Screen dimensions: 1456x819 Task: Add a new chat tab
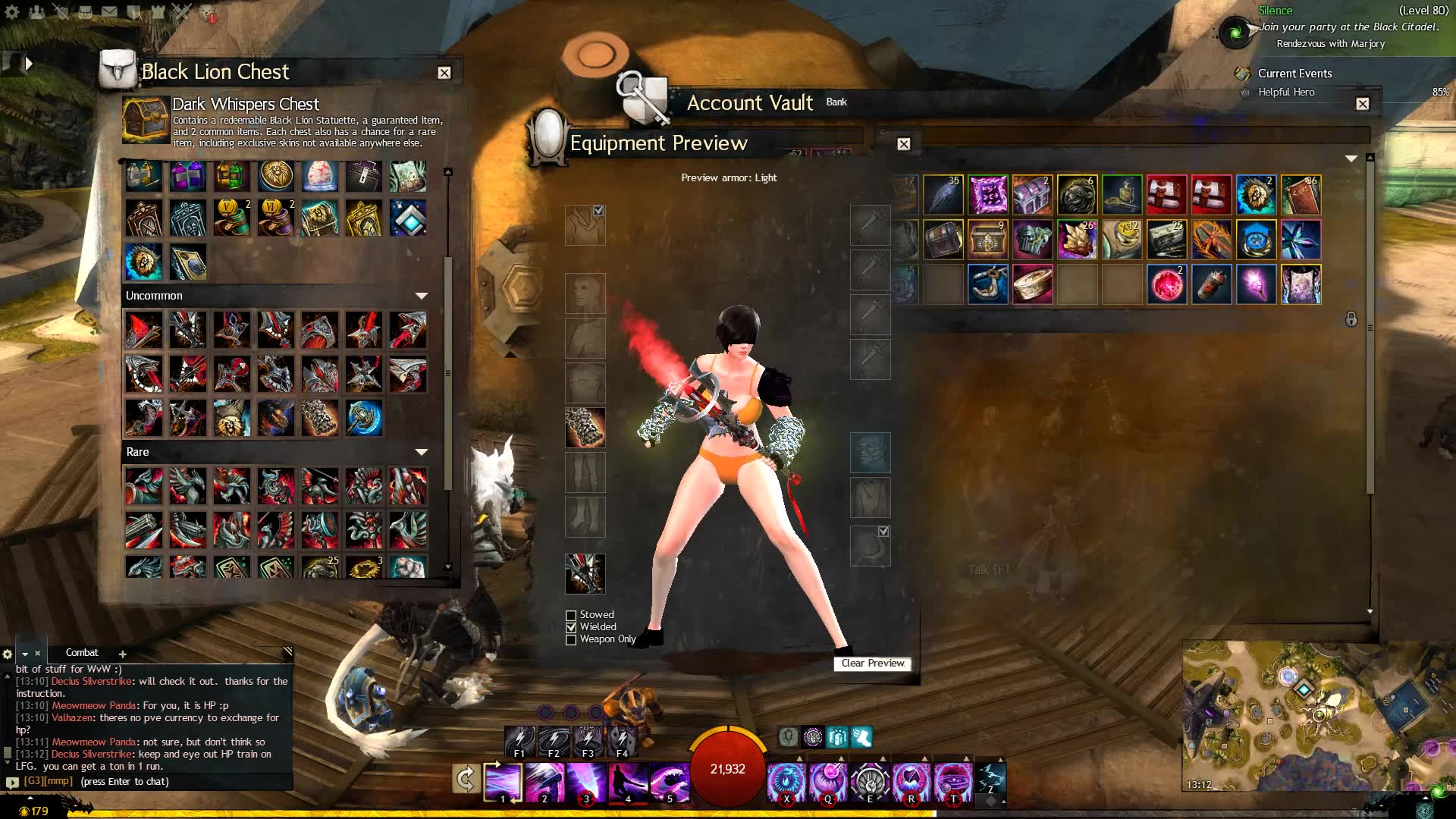(x=123, y=654)
